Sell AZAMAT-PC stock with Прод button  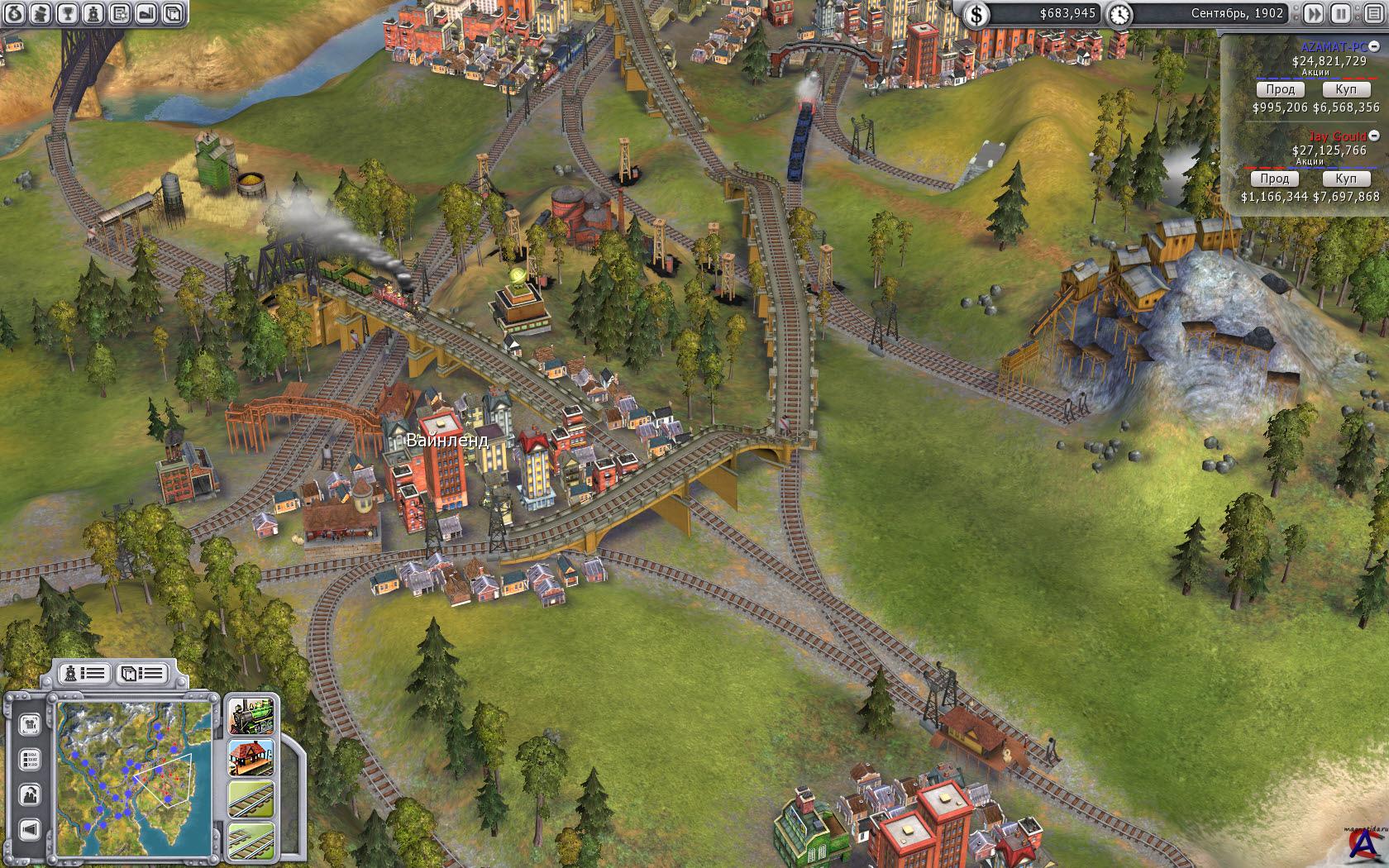tap(1280, 89)
